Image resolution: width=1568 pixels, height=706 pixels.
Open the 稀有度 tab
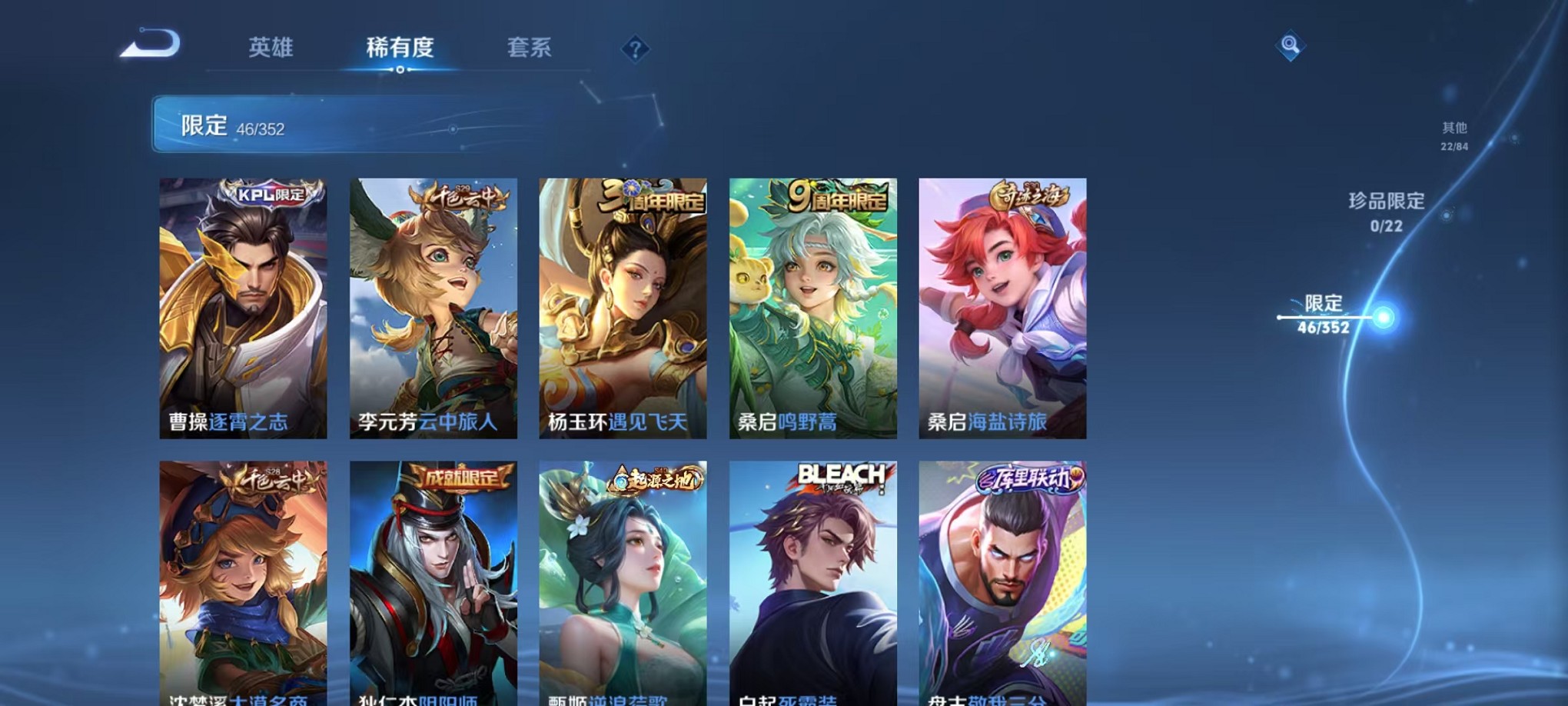(x=400, y=48)
